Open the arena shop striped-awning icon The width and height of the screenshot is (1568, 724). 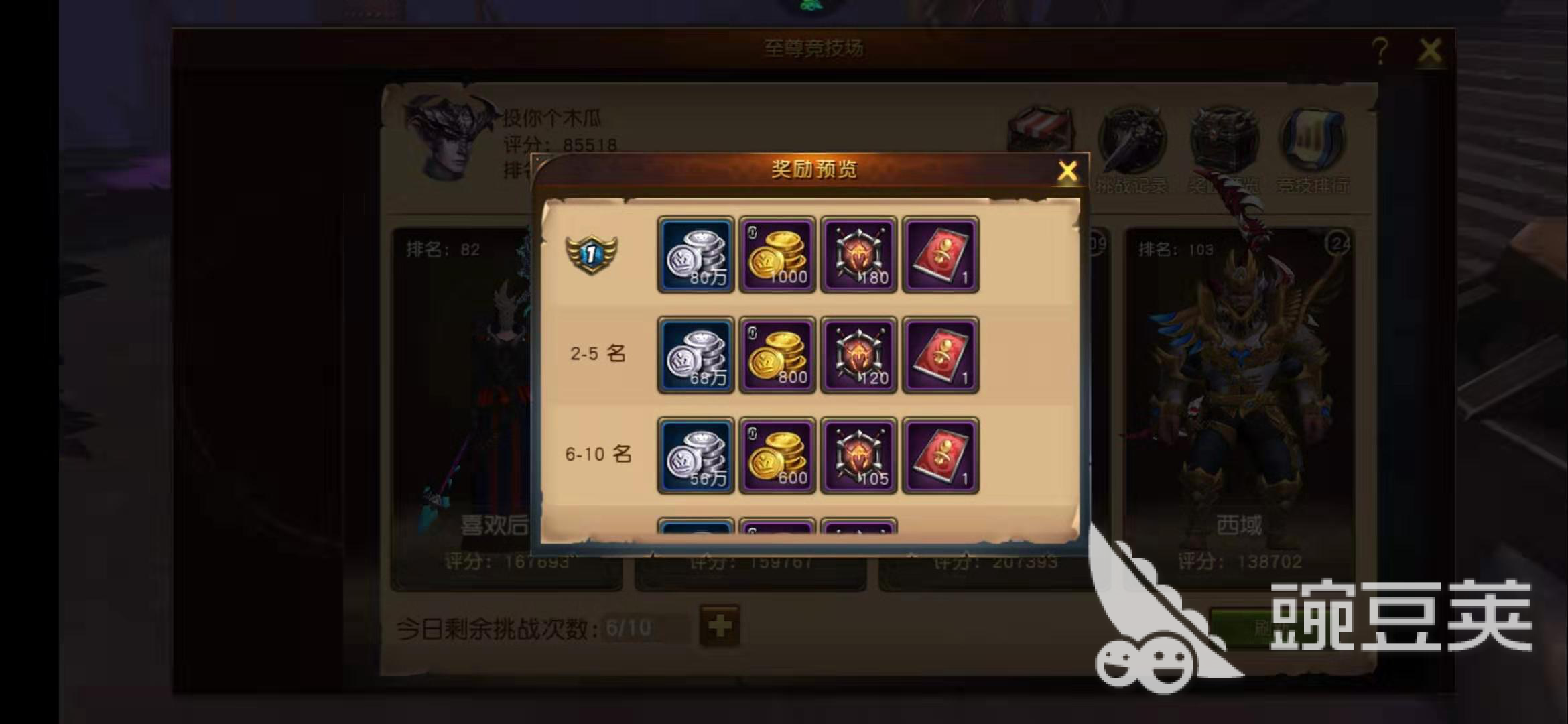tap(1040, 129)
